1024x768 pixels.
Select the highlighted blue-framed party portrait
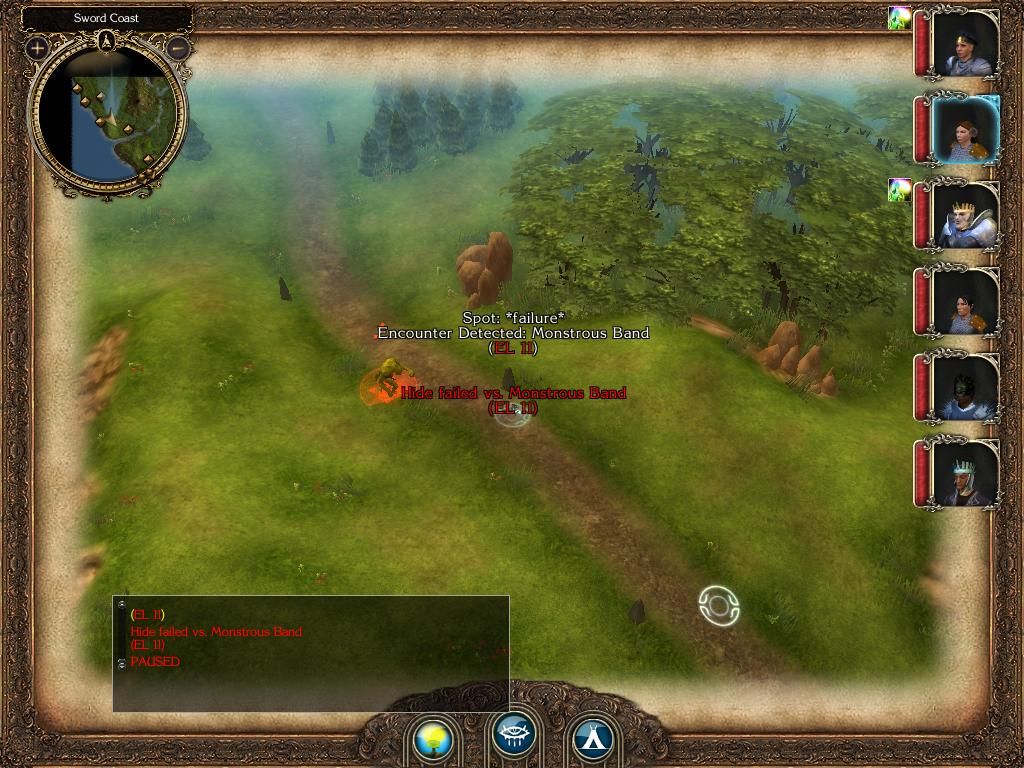pos(964,130)
